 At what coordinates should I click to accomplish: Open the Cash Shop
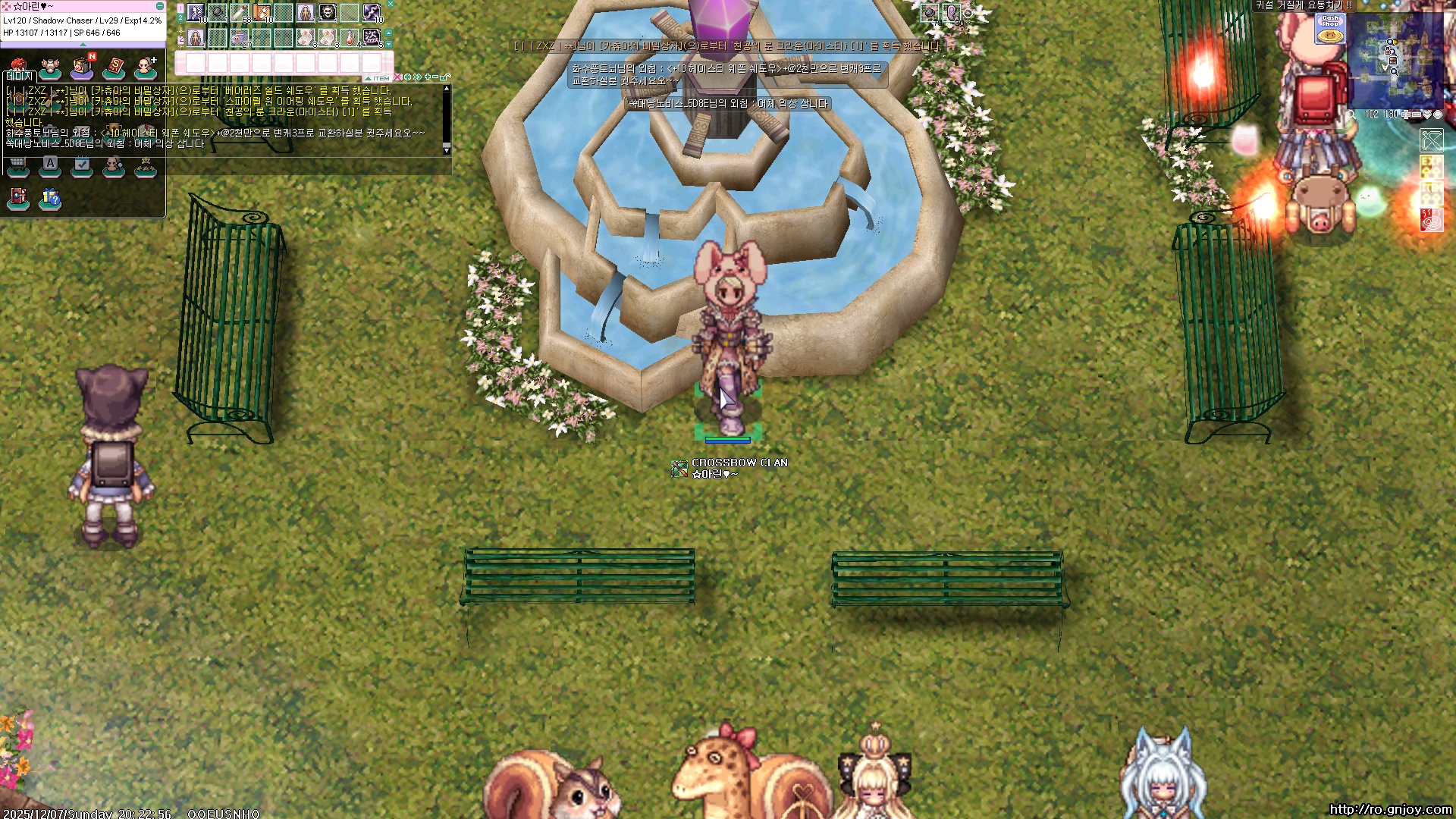click(1330, 28)
